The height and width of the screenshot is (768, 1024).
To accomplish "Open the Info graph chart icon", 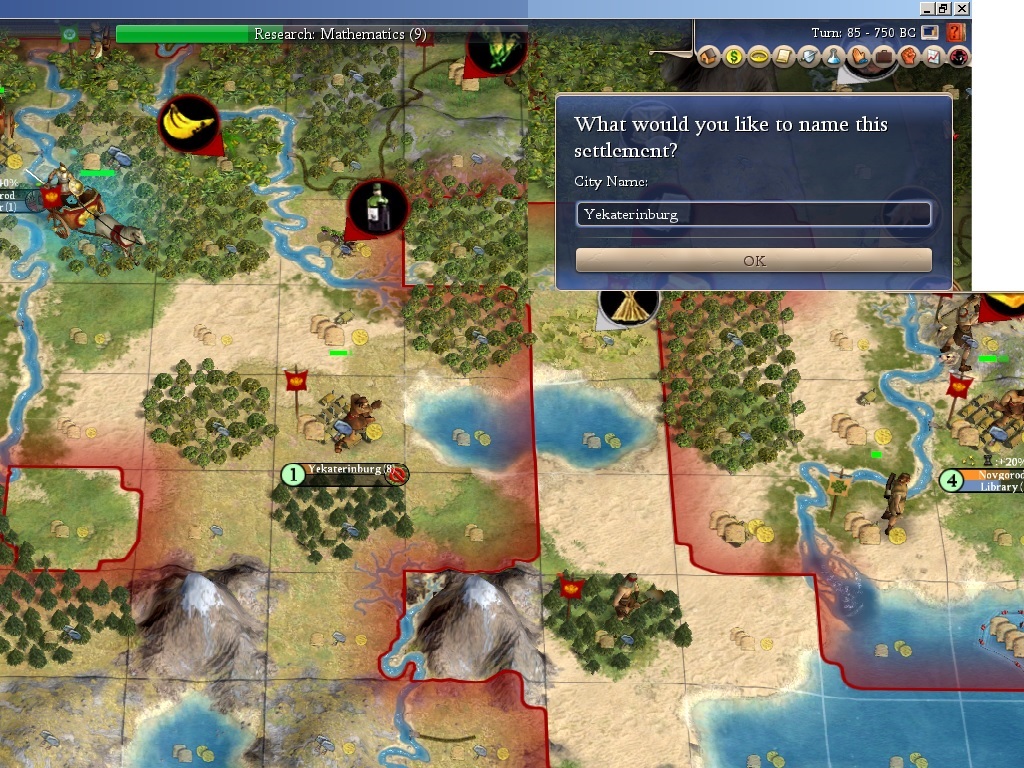I will tap(933, 57).
